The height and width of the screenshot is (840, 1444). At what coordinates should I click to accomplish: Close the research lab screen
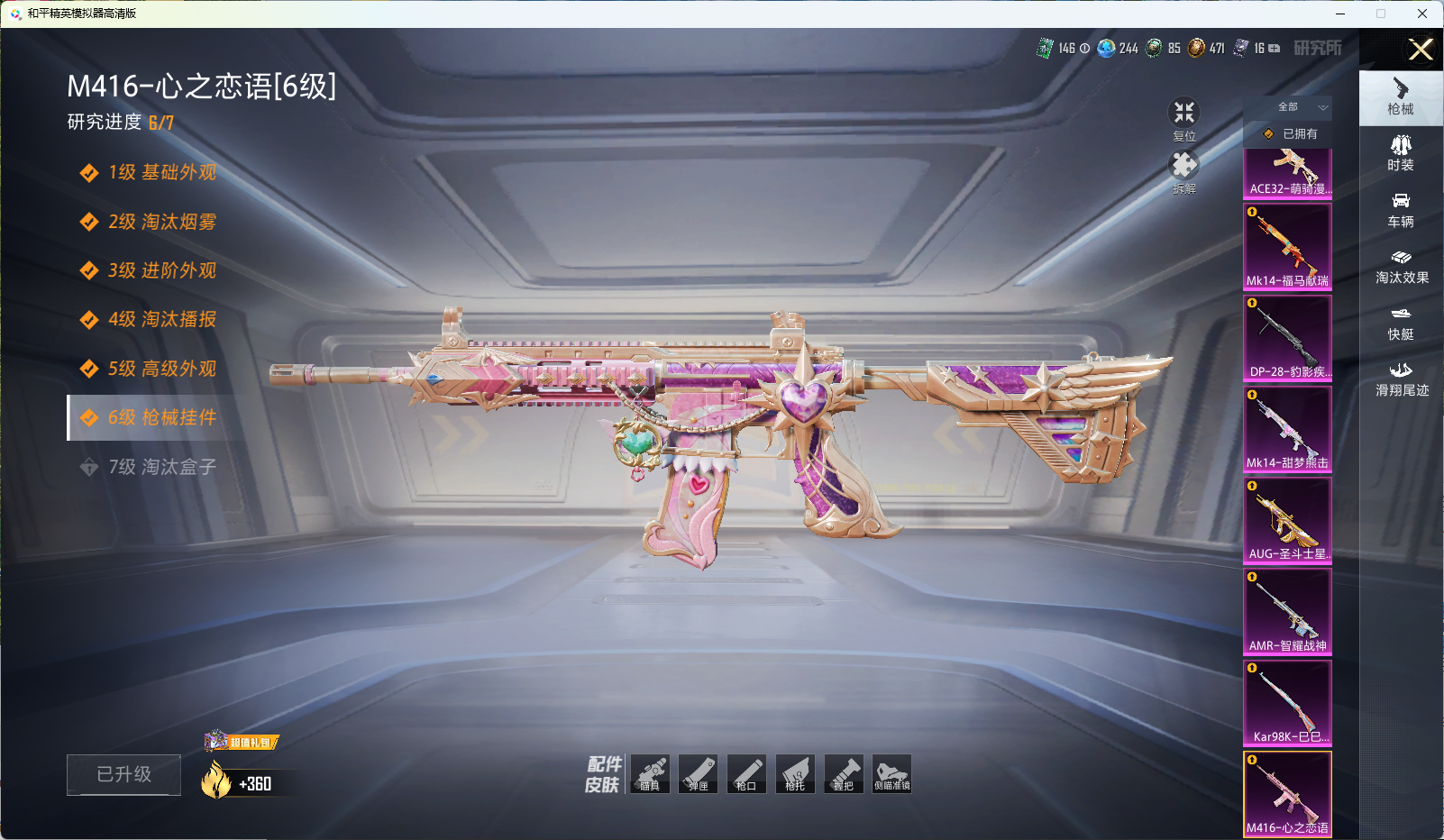coord(1421,50)
